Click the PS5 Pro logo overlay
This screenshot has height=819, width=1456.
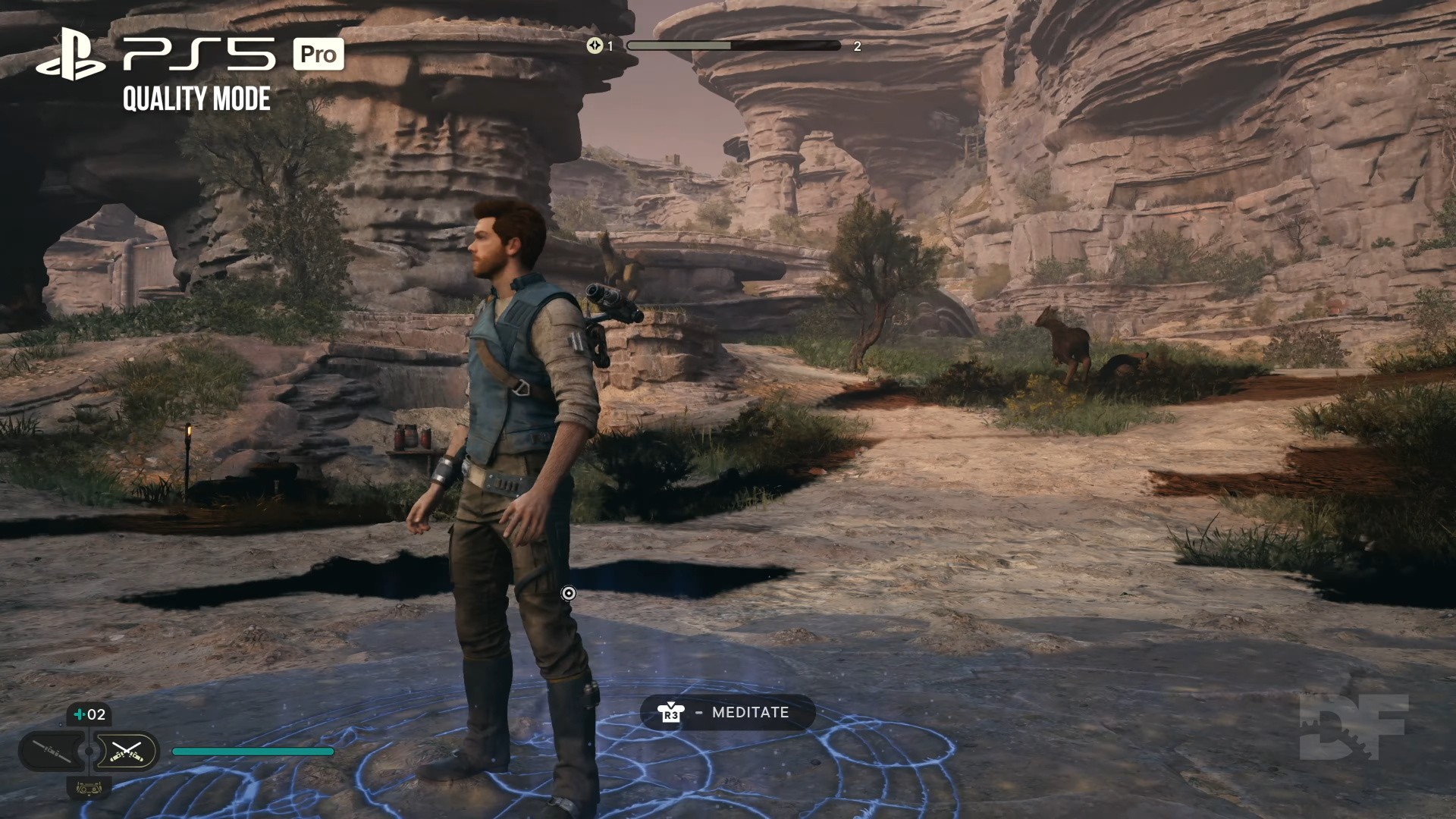coord(190,55)
